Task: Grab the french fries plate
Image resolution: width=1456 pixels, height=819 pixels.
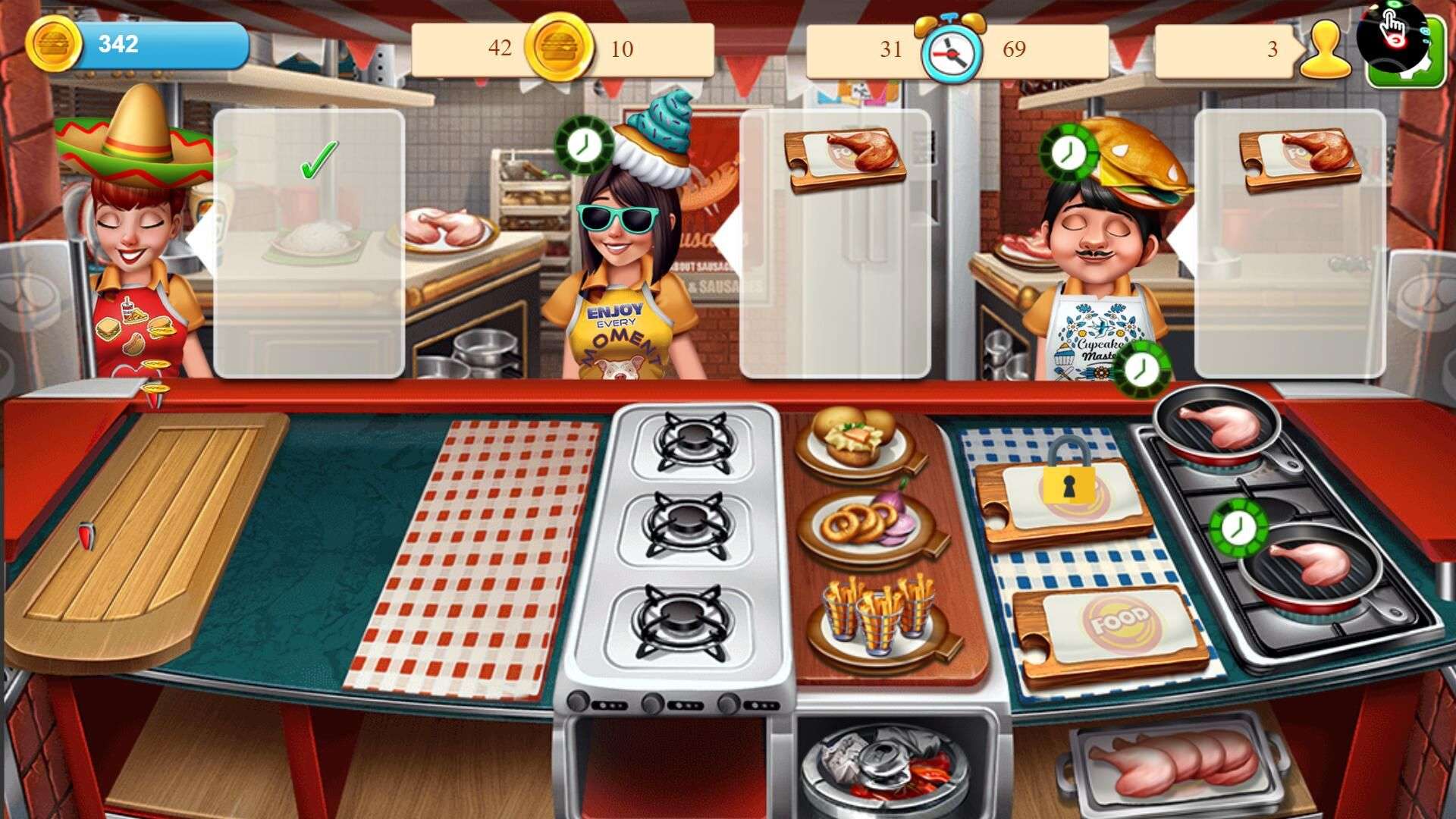Action: [878, 617]
